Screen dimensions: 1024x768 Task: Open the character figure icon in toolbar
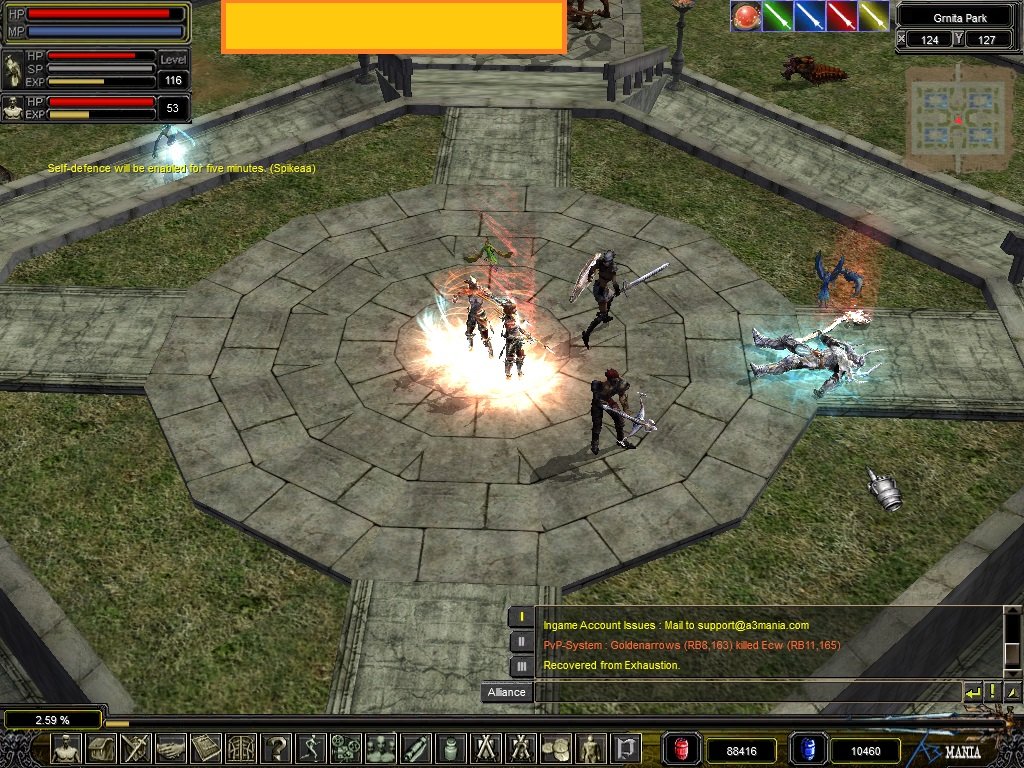point(67,748)
